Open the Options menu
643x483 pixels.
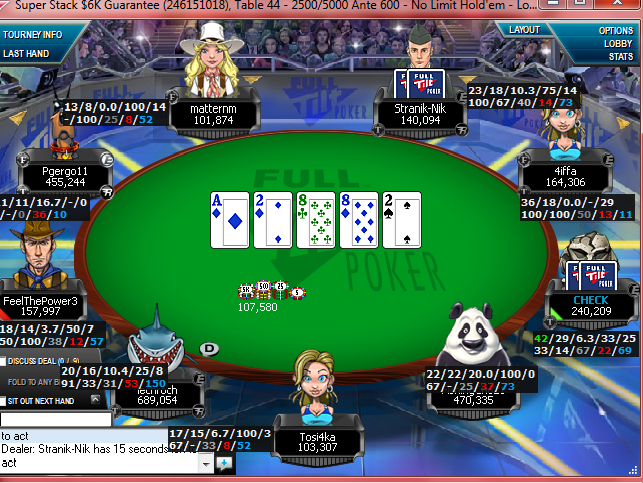(616, 31)
